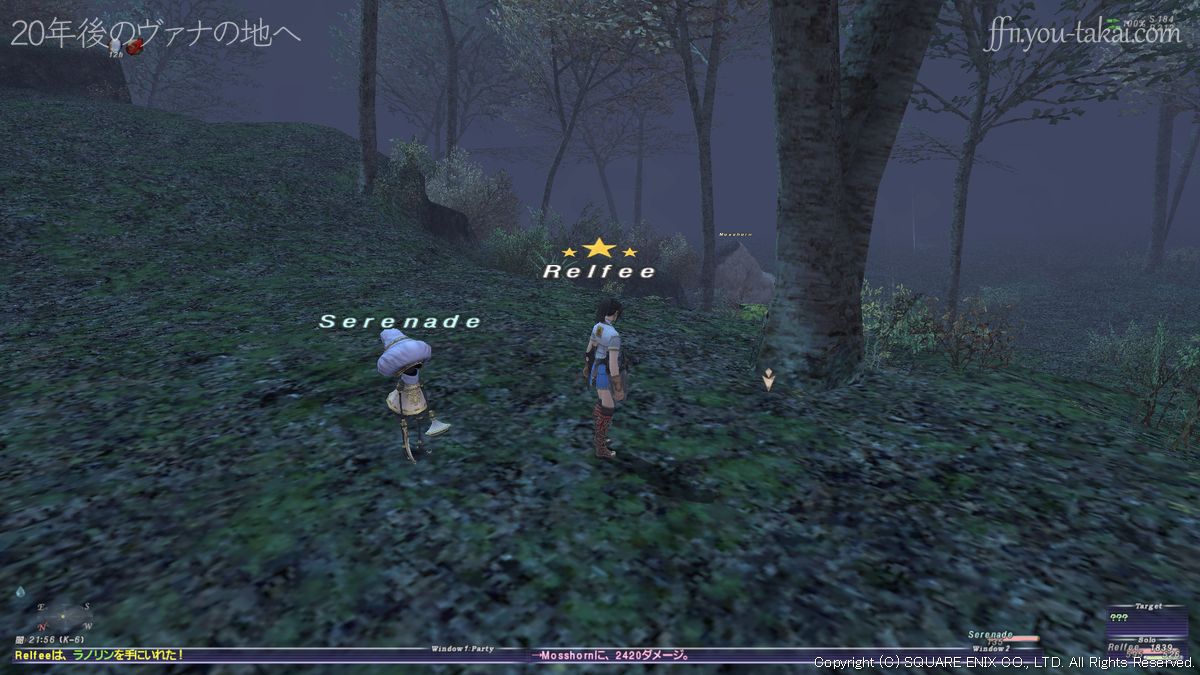Select the Target window showing ???
Viewport: 1200px width, 675px height.
[x=1147, y=617]
